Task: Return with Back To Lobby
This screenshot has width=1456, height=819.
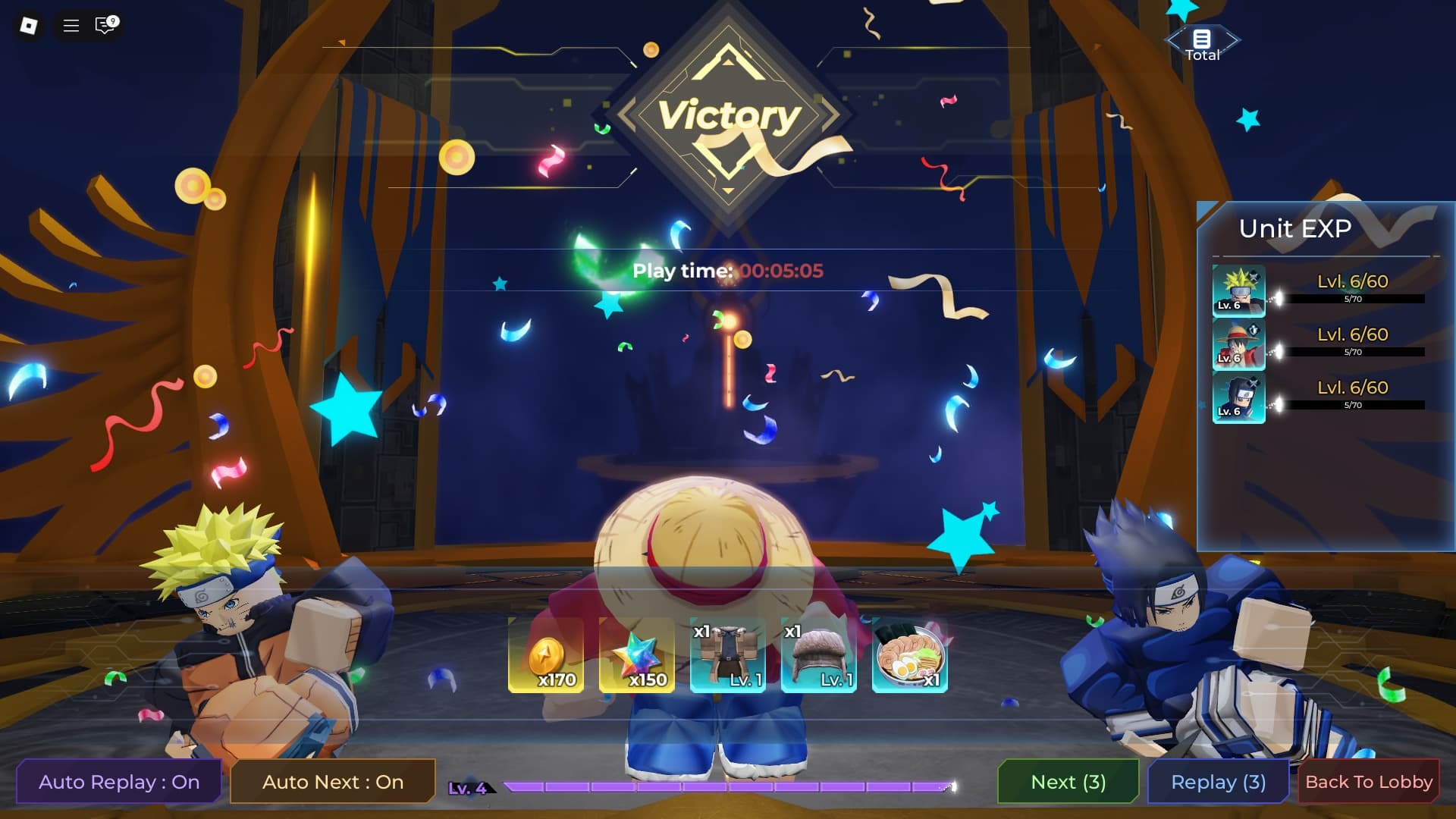Action: (x=1368, y=782)
